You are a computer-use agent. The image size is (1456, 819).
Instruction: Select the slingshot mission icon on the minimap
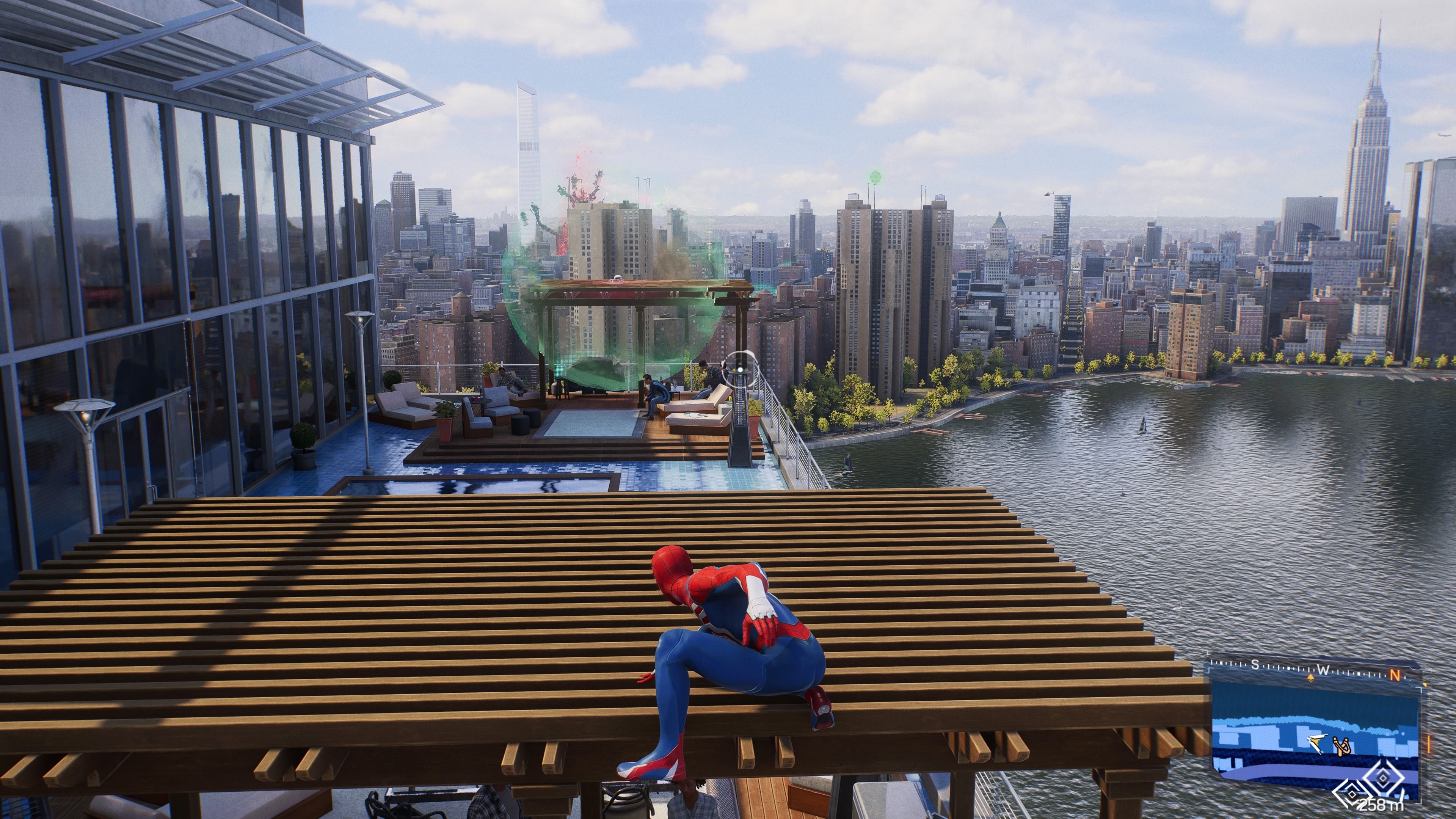click(x=1342, y=745)
